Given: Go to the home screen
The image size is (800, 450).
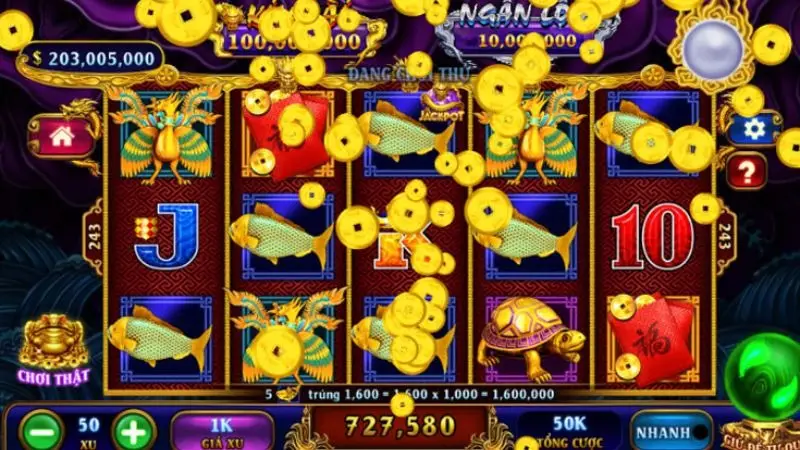Looking at the screenshot, I should (x=62, y=136).
